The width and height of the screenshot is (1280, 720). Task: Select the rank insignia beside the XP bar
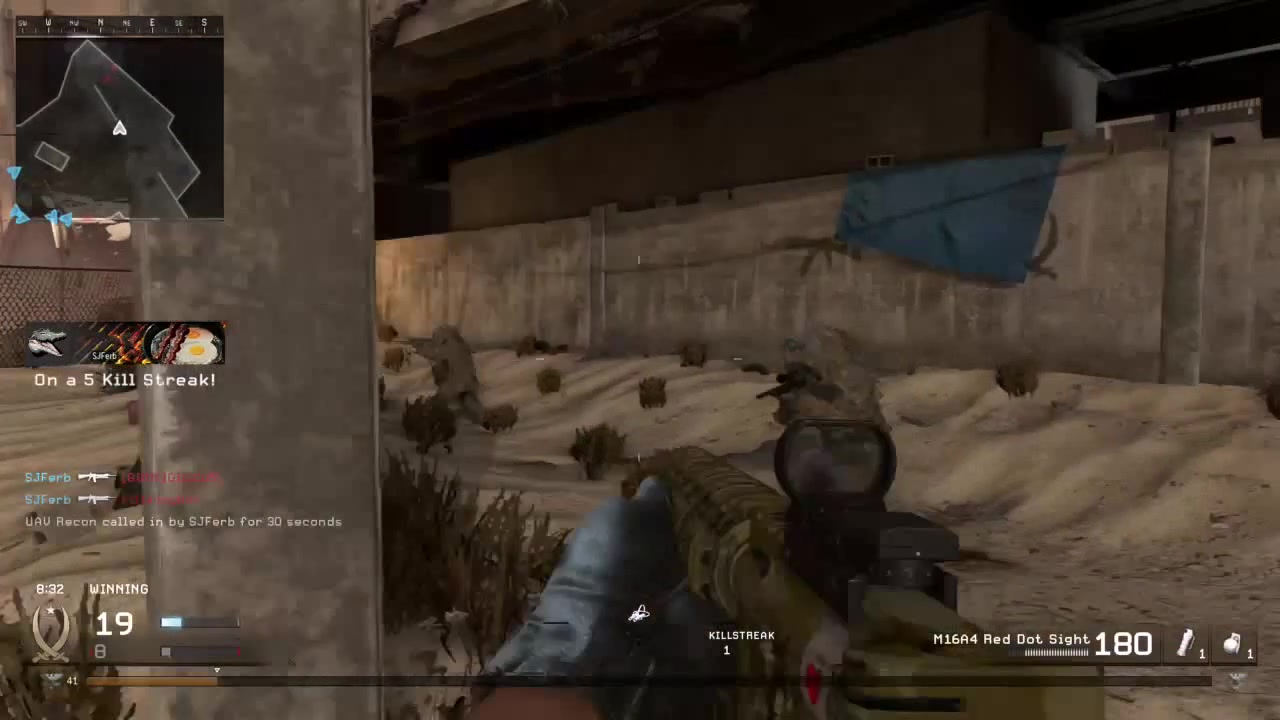[x=51, y=680]
